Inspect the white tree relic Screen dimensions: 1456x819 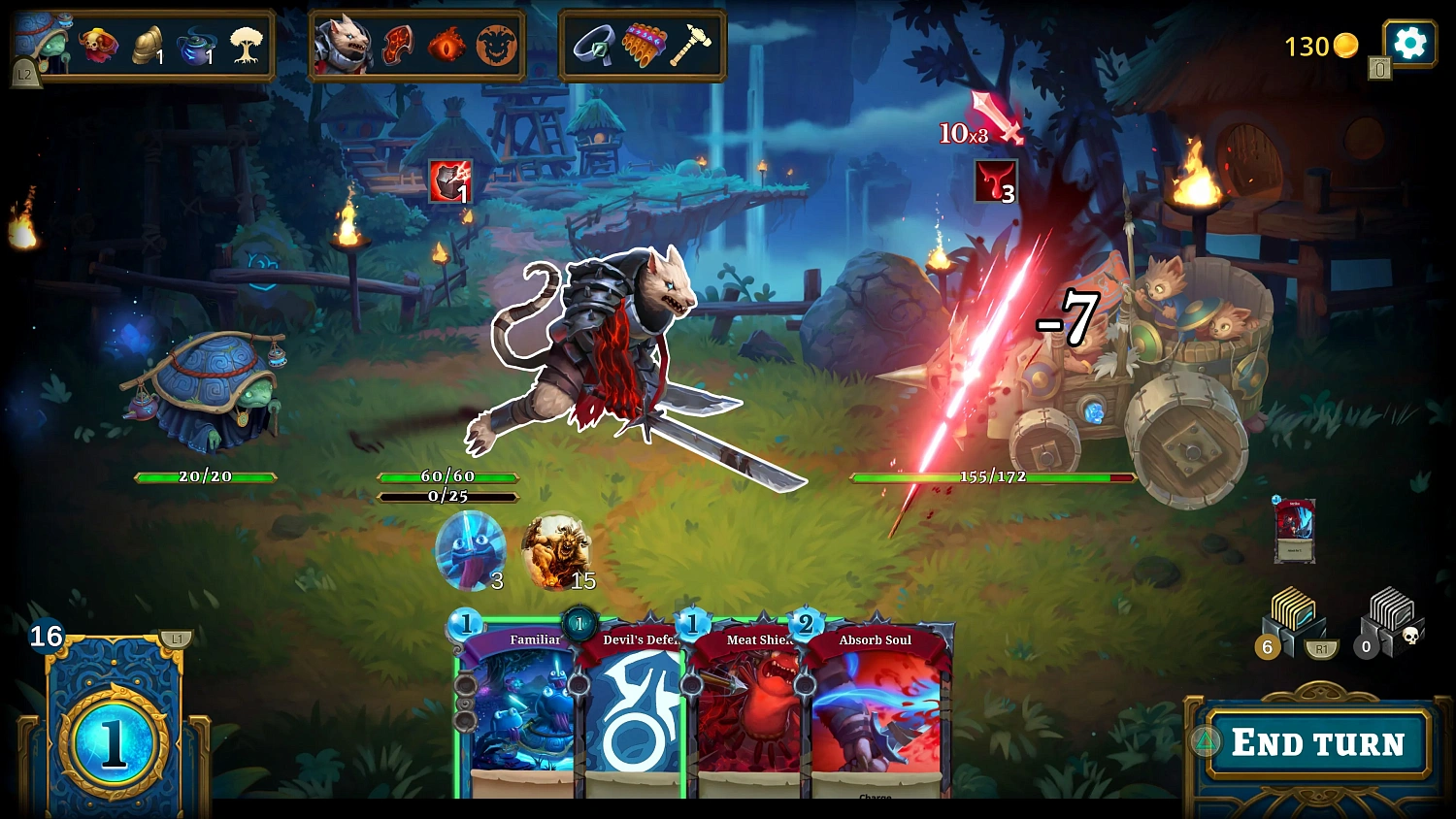(247, 45)
